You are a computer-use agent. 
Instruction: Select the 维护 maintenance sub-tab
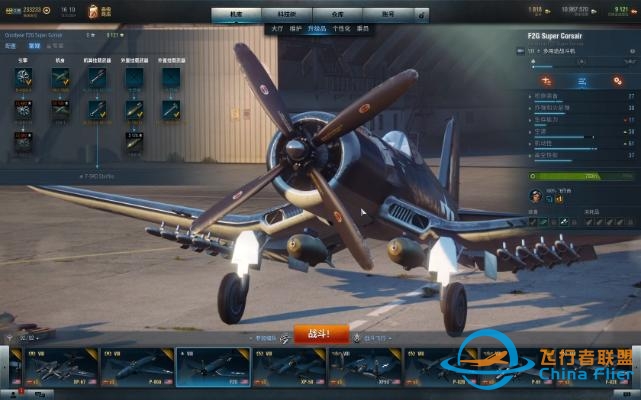(298, 29)
